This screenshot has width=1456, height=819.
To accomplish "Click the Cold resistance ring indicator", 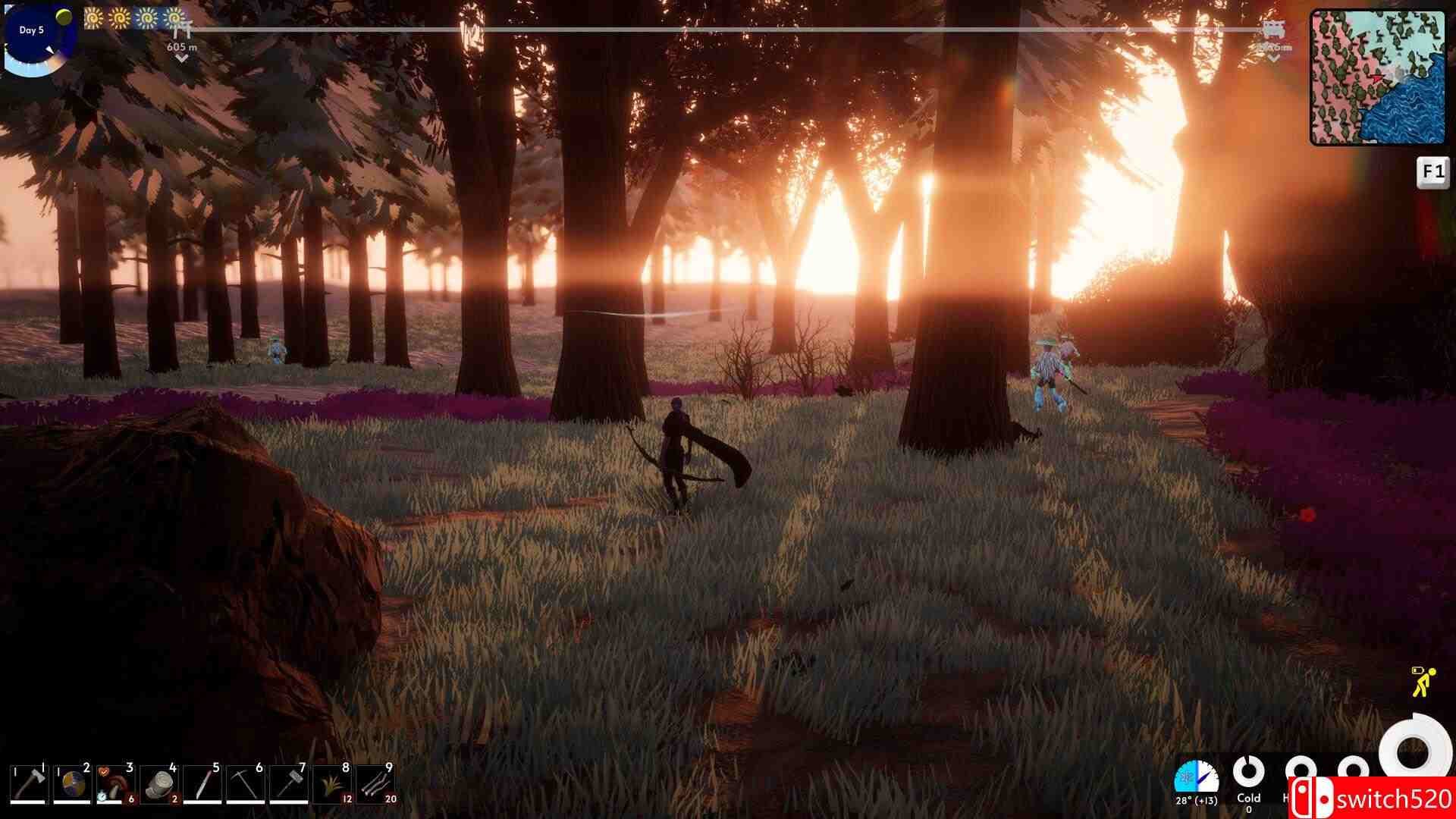I will tap(1247, 773).
